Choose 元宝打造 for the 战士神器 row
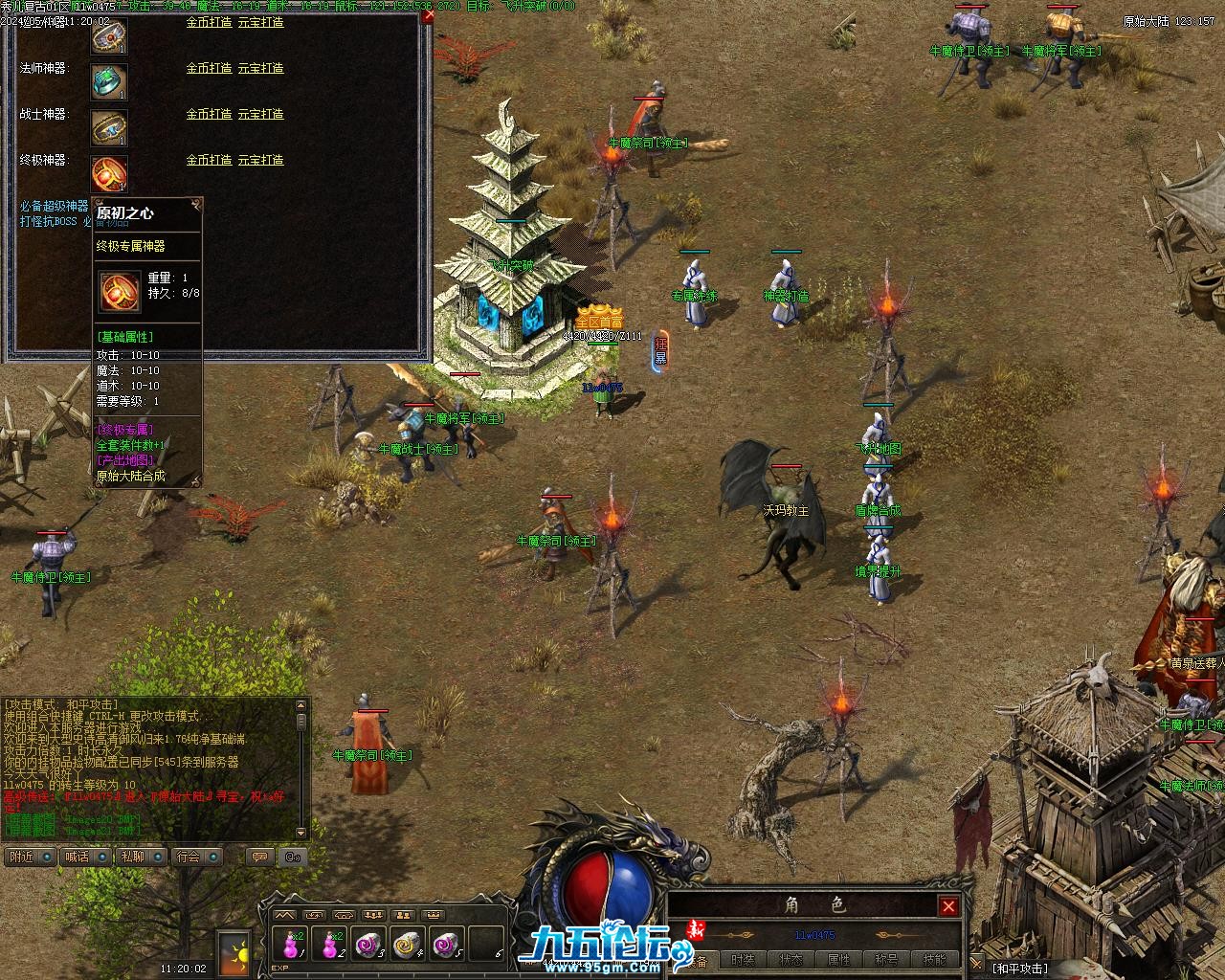Screen dimensions: 1225x980 (260, 114)
